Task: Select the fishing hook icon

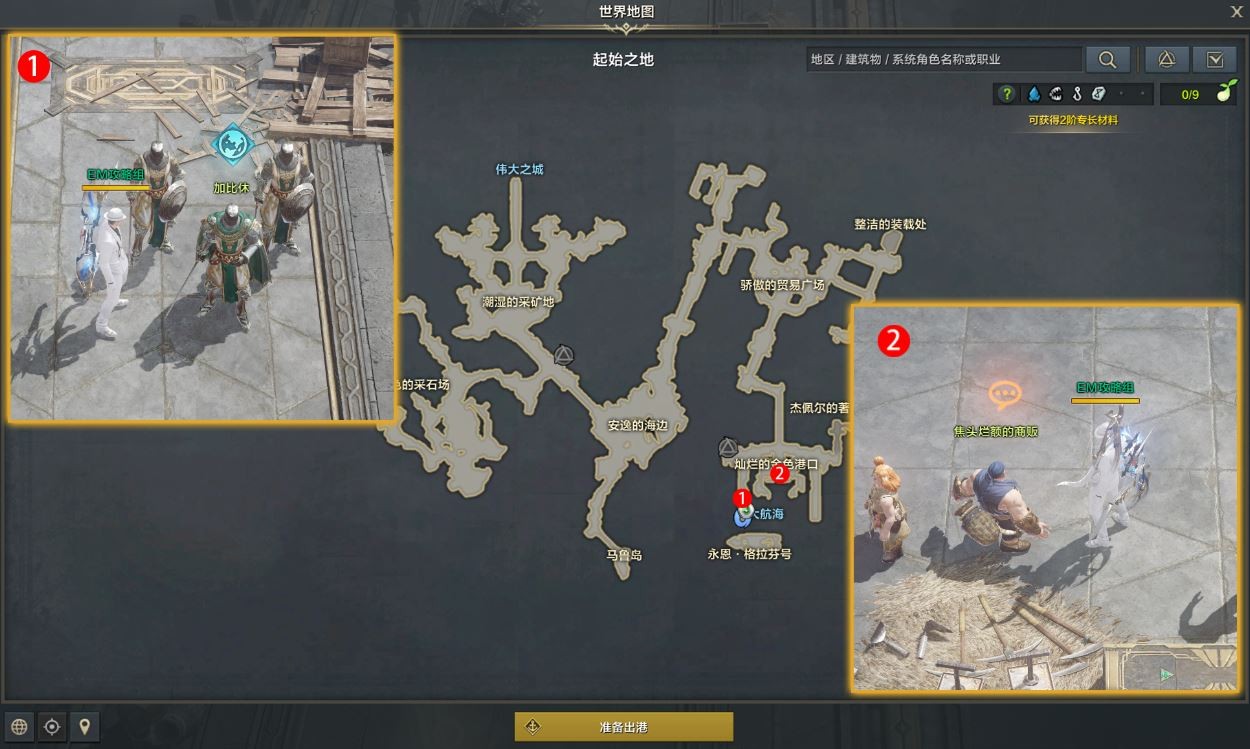Action: (1077, 94)
